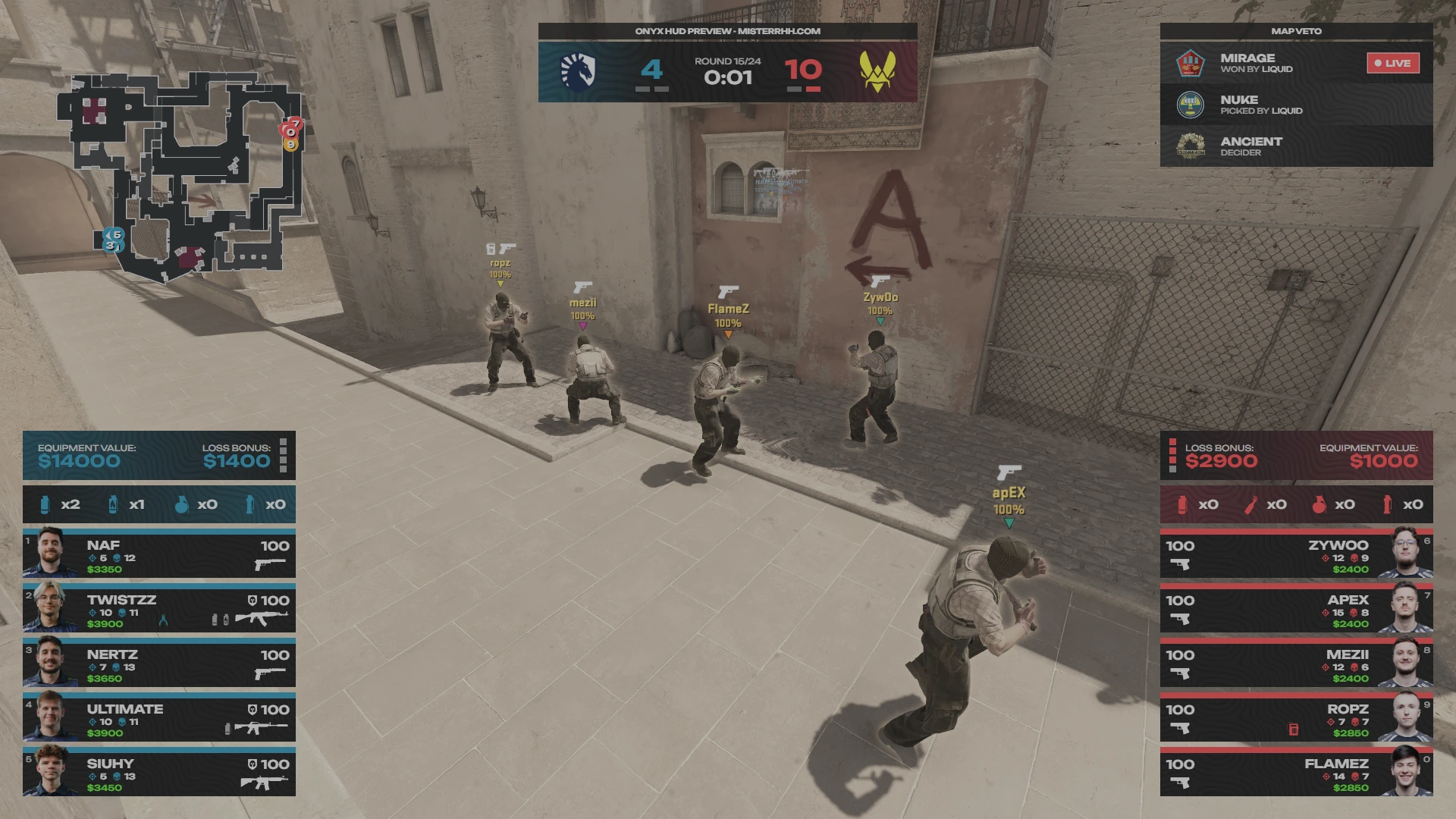
Task: Click the radar minimap
Action: click(182, 176)
